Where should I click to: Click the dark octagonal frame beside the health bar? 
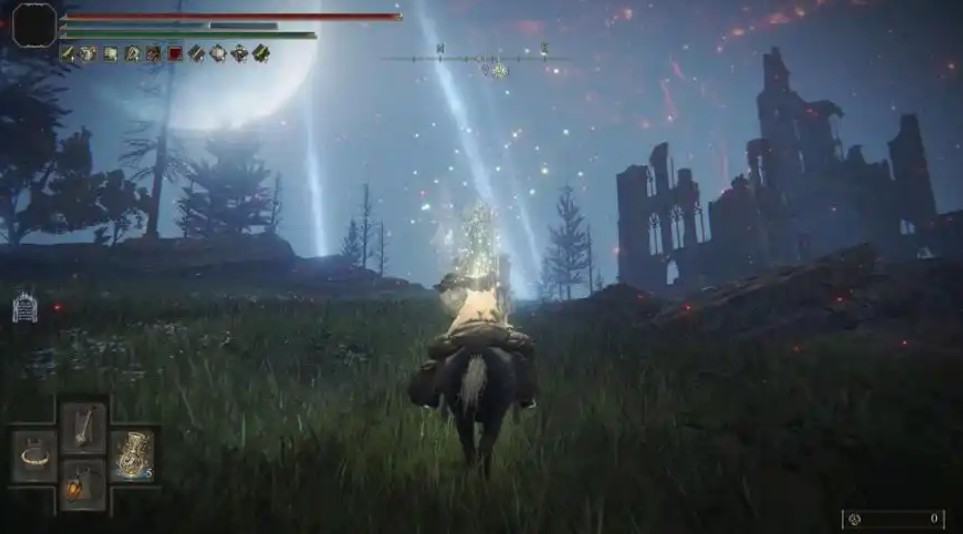tap(33, 24)
